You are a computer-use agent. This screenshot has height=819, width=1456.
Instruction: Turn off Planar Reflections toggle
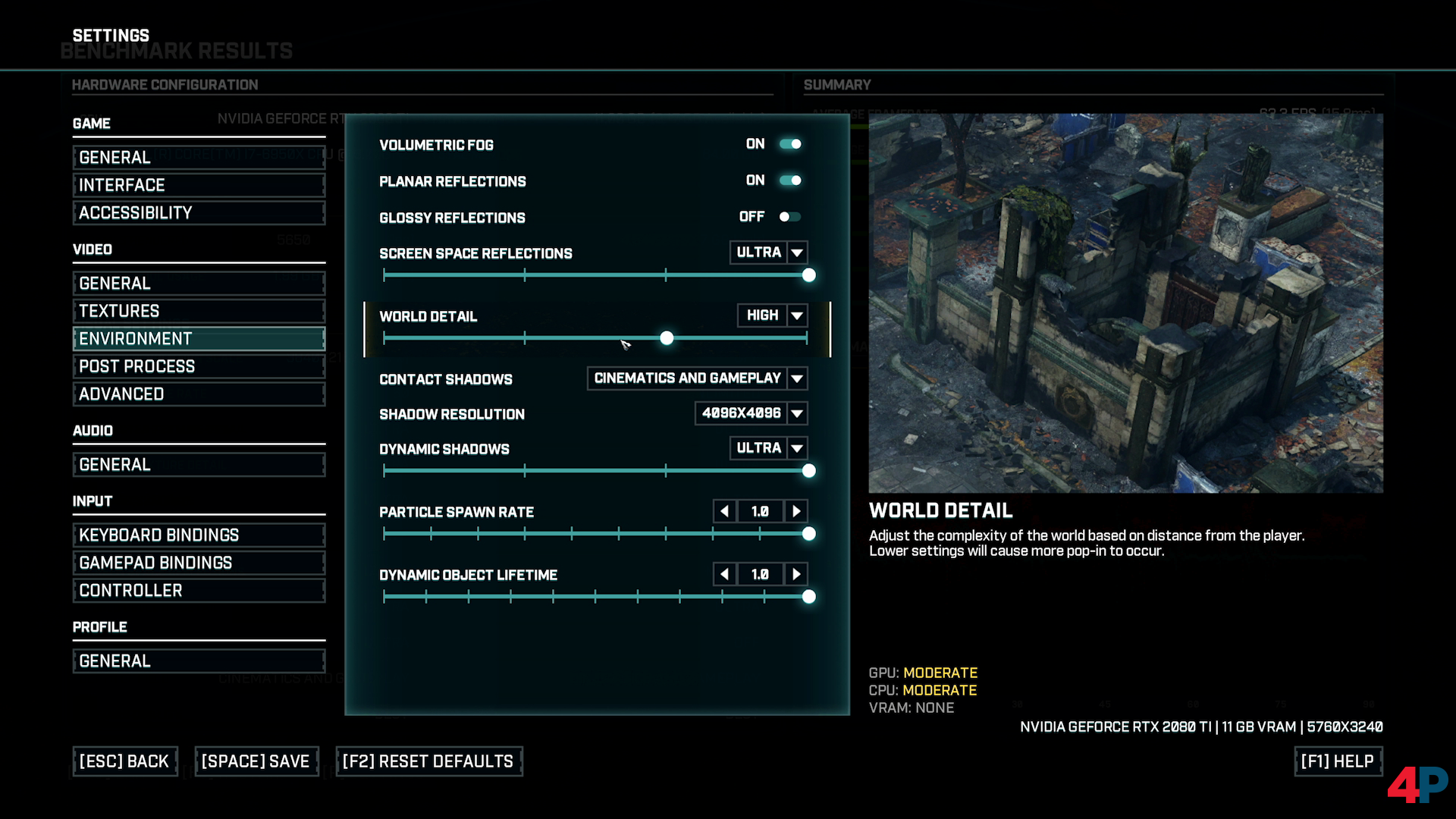(x=790, y=180)
